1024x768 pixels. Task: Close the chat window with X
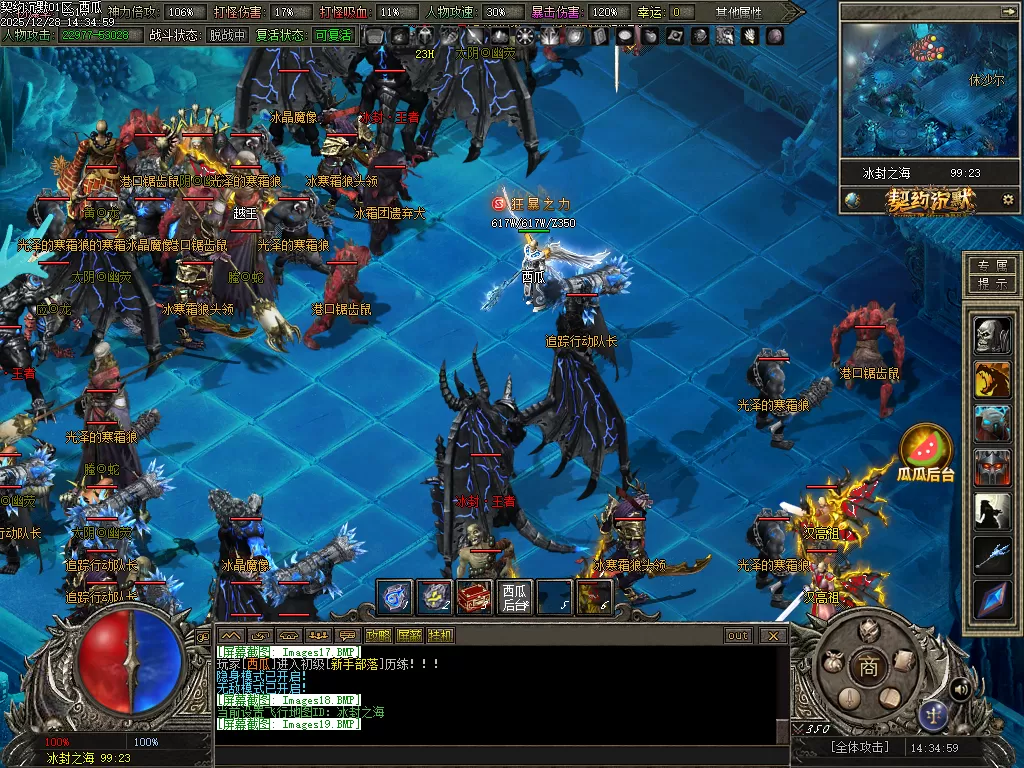(773, 635)
